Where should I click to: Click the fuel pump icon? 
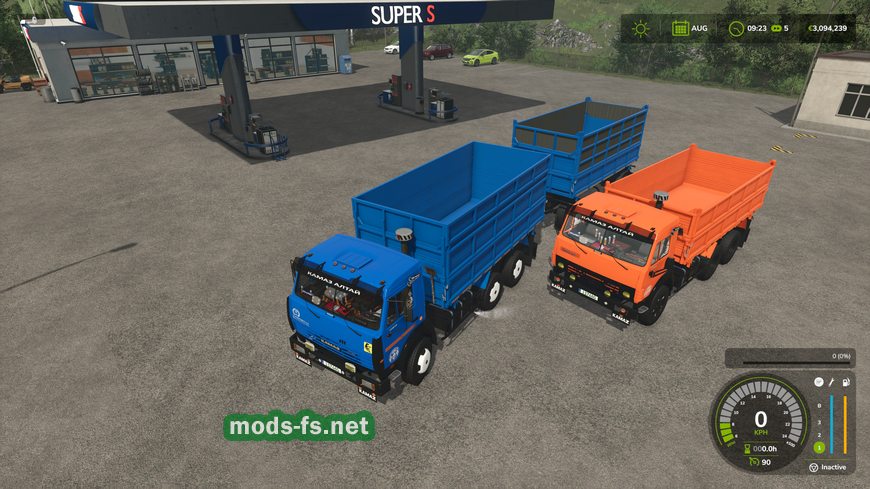click(845, 382)
